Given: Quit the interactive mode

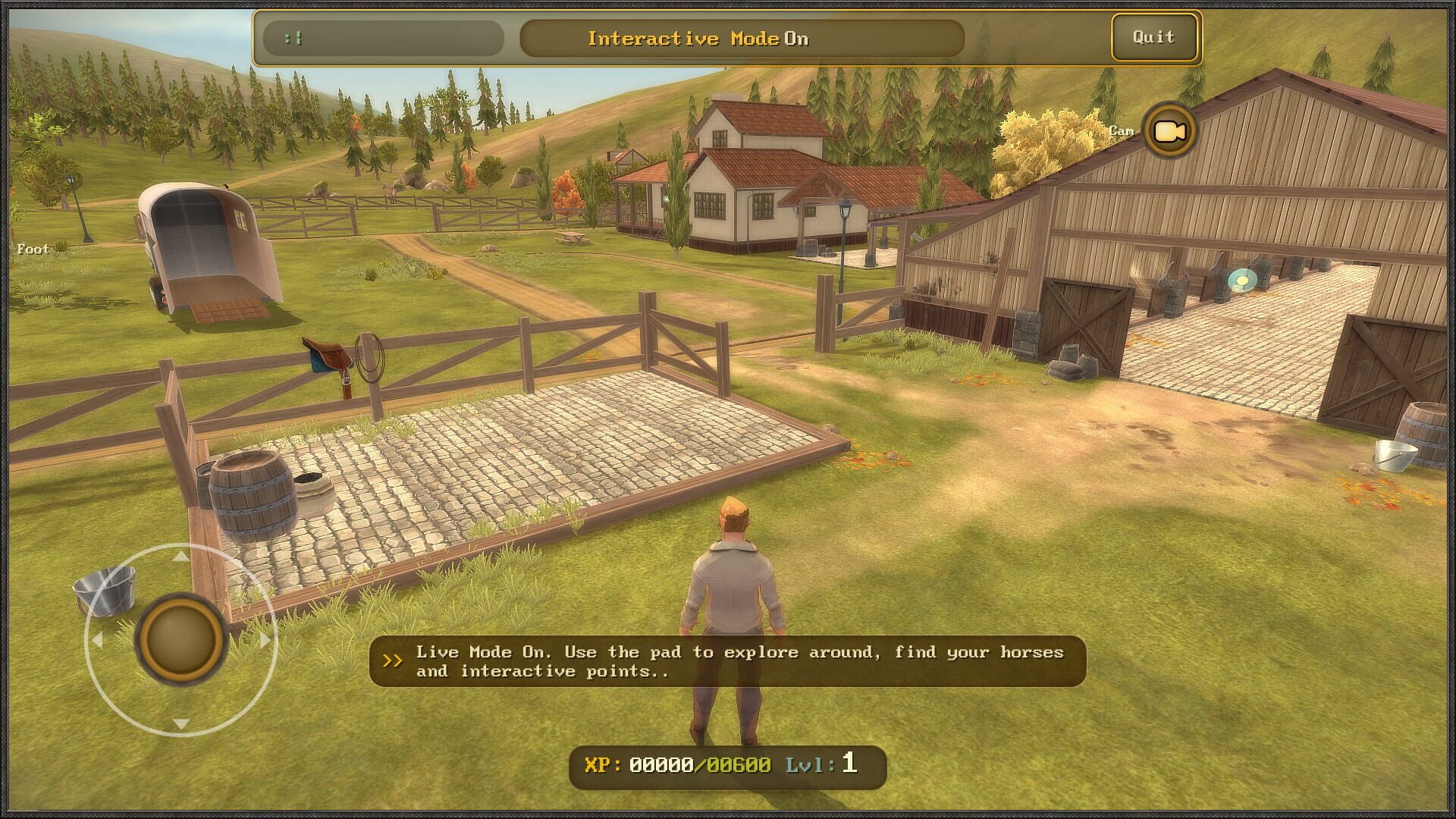Looking at the screenshot, I should pyautogui.click(x=1153, y=37).
